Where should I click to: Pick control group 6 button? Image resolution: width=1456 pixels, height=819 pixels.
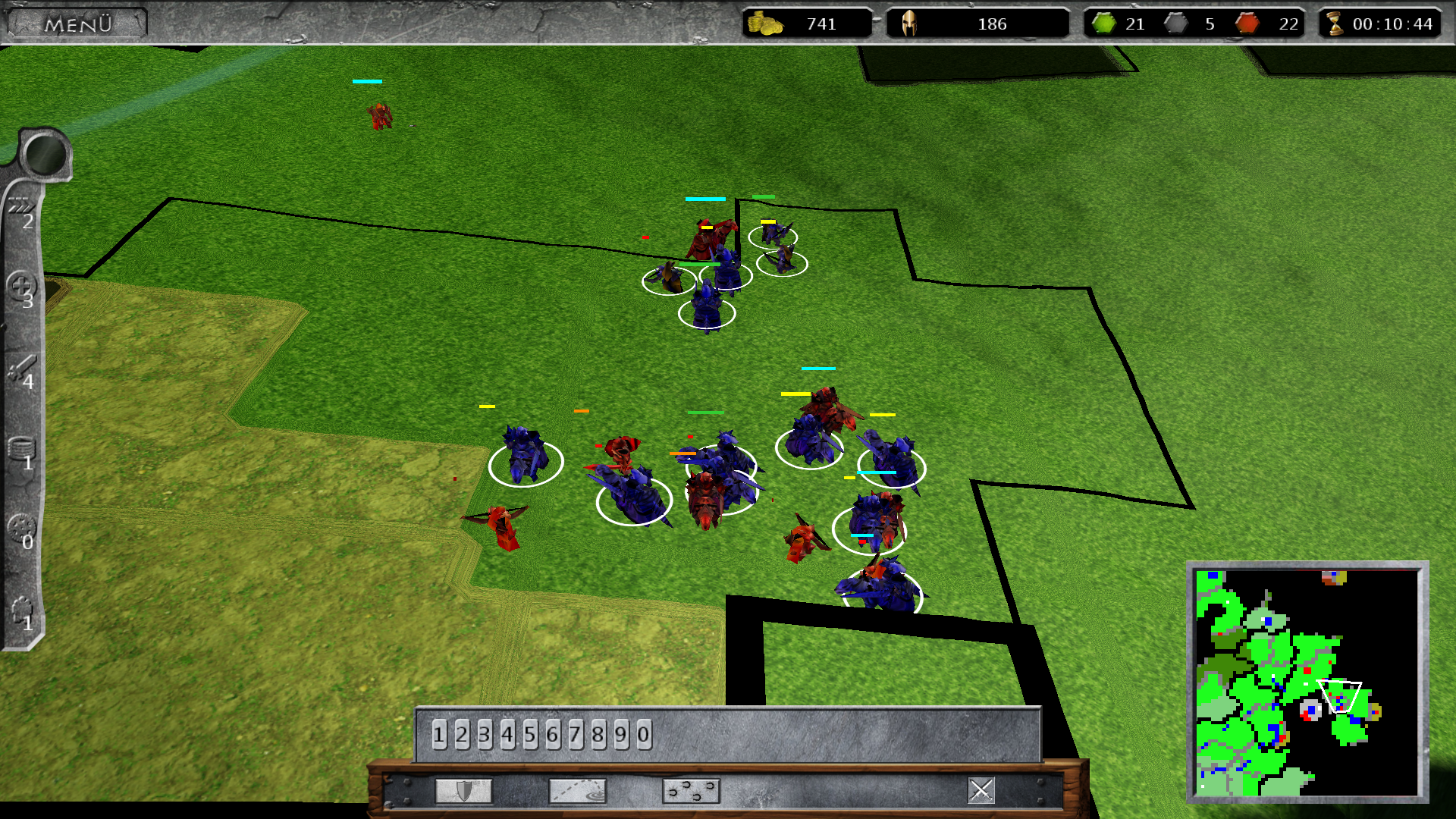[553, 734]
